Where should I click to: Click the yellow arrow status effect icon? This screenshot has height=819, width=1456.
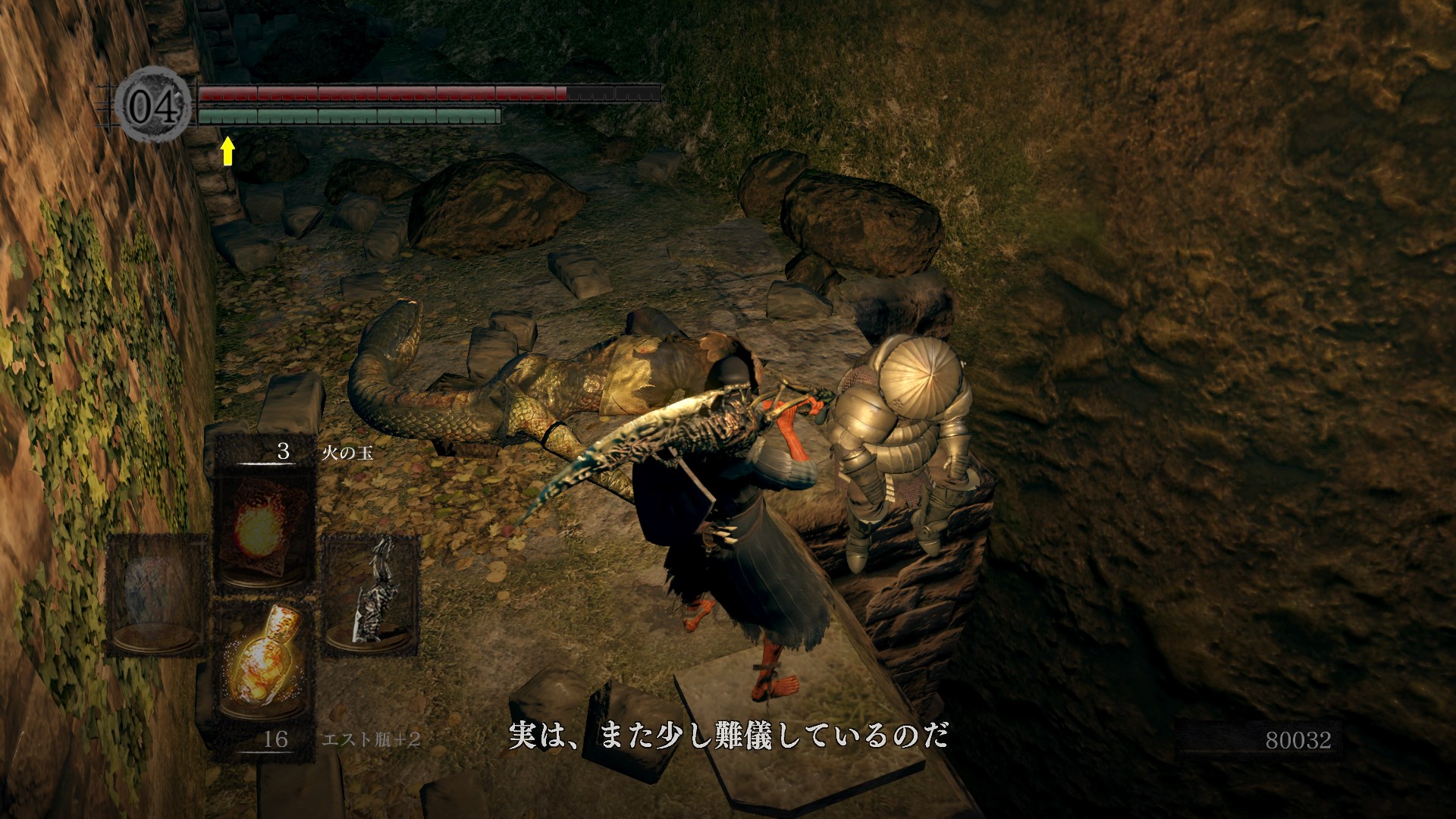(x=227, y=151)
